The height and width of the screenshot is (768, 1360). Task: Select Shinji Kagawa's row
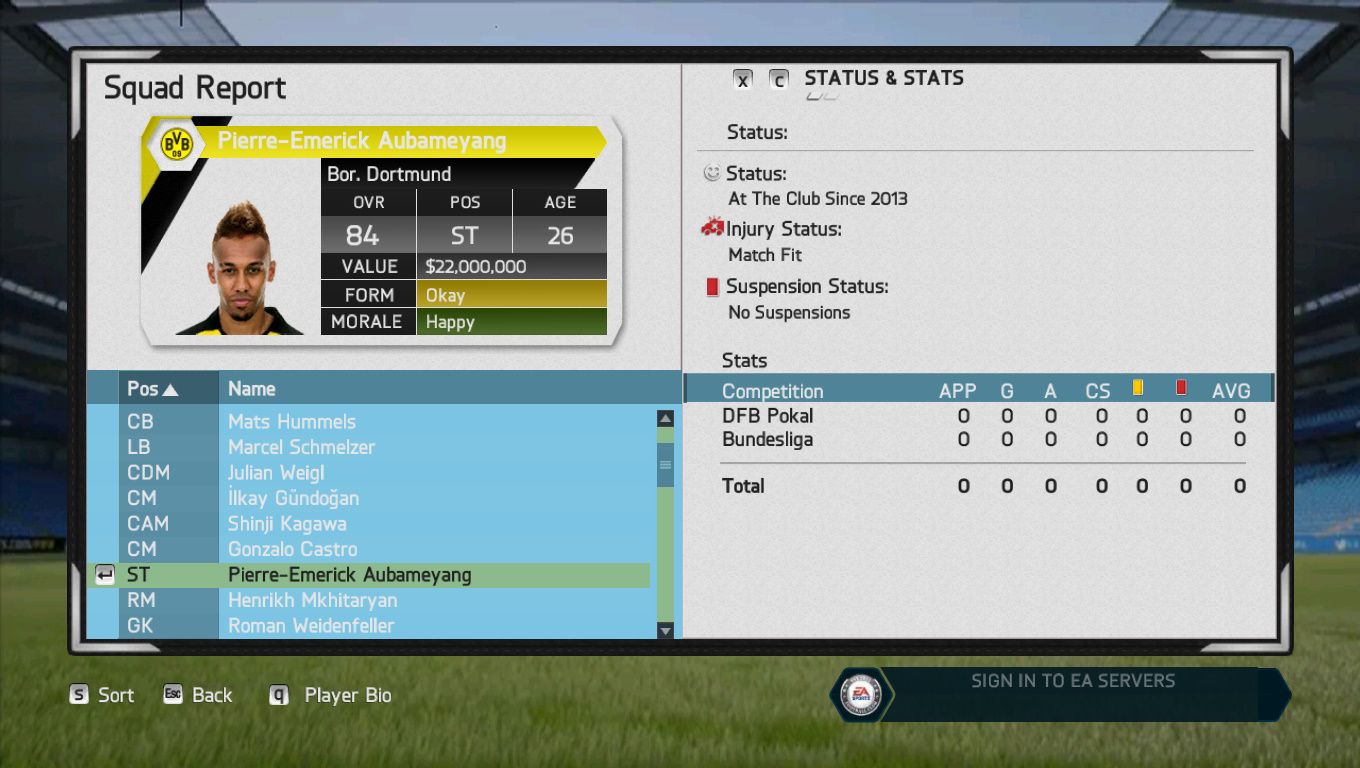[287, 524]
